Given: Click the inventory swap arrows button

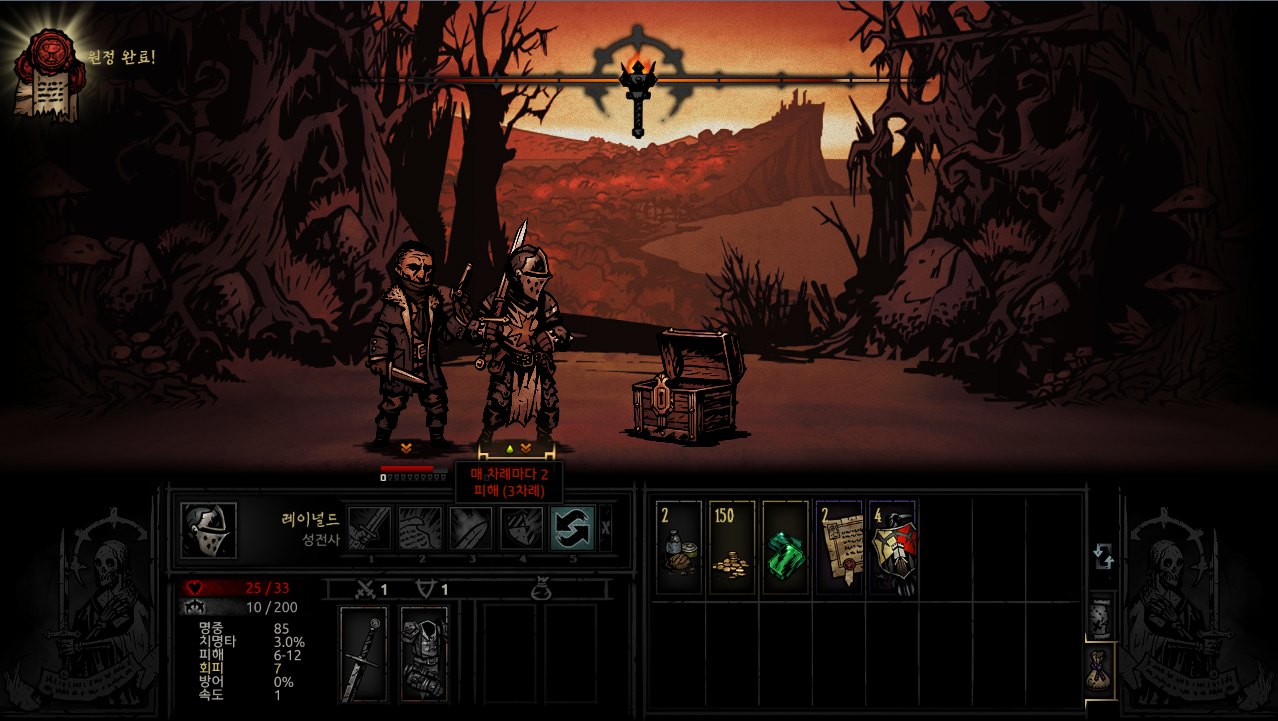Looking at the screenshot, I should [1103, 556].
